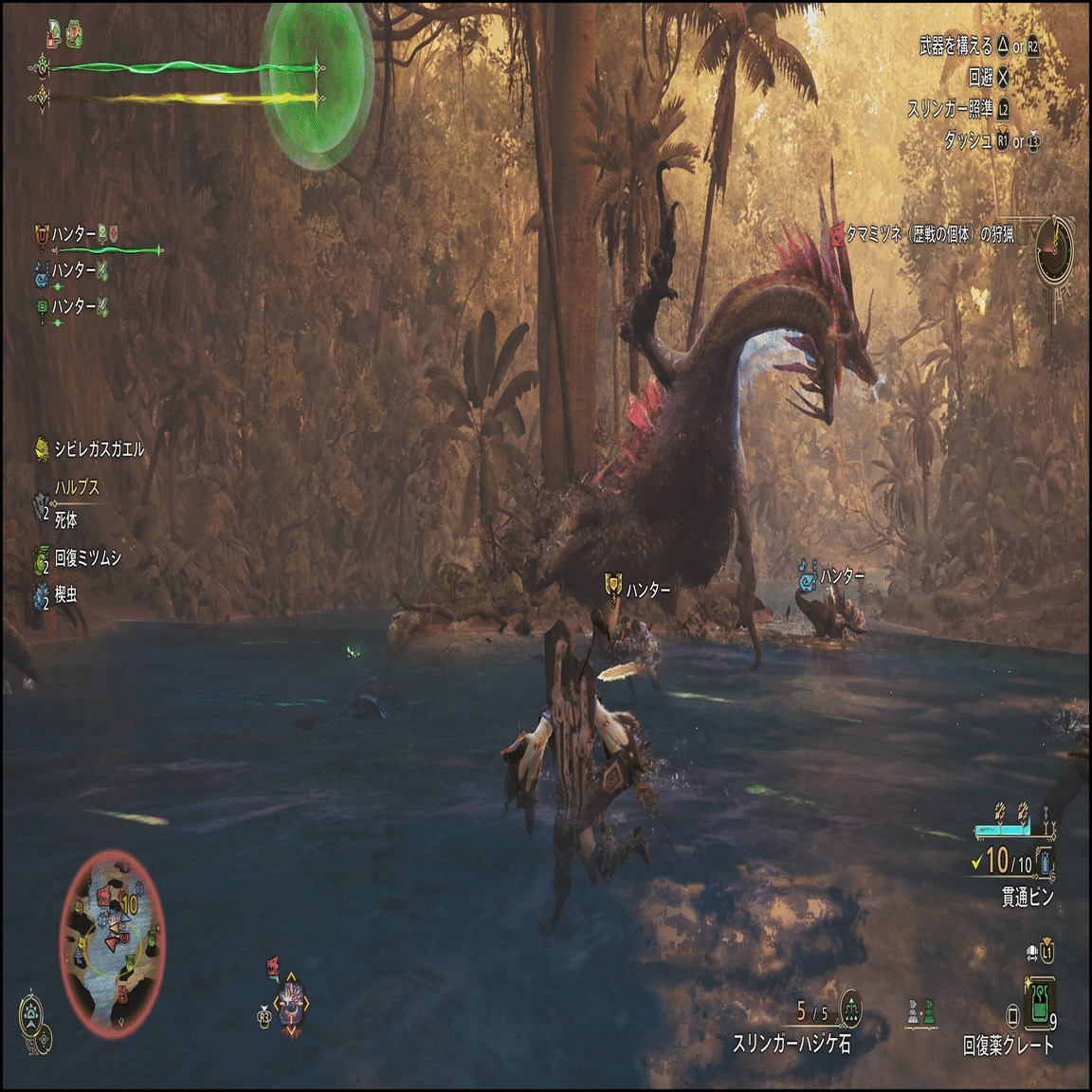Click the status buff icons above health bar

(64, 35)
